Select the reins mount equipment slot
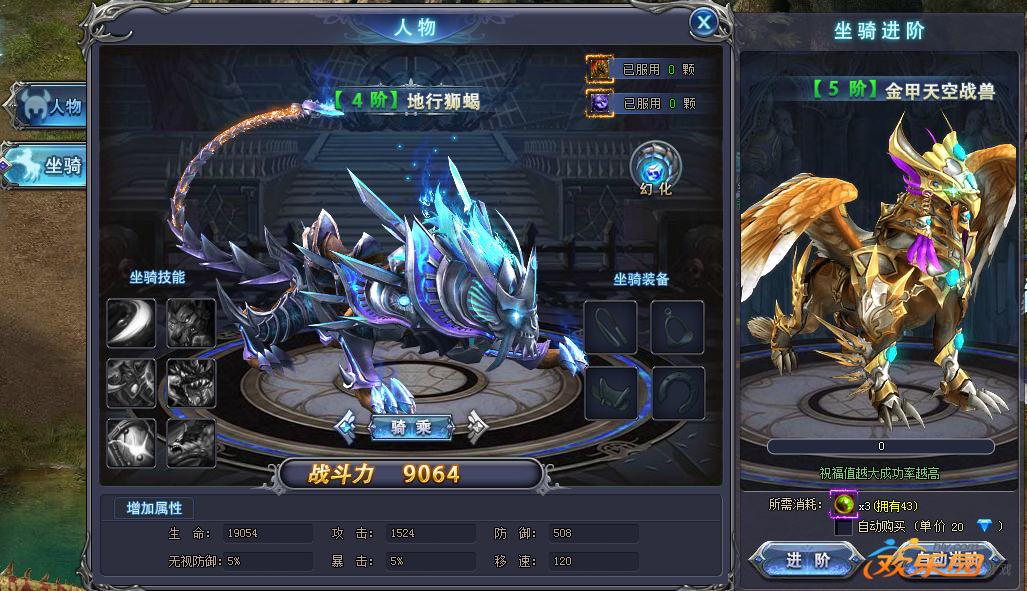This screenshot has height=591, width=1027. pyautogui.click(x=611, y=327)
